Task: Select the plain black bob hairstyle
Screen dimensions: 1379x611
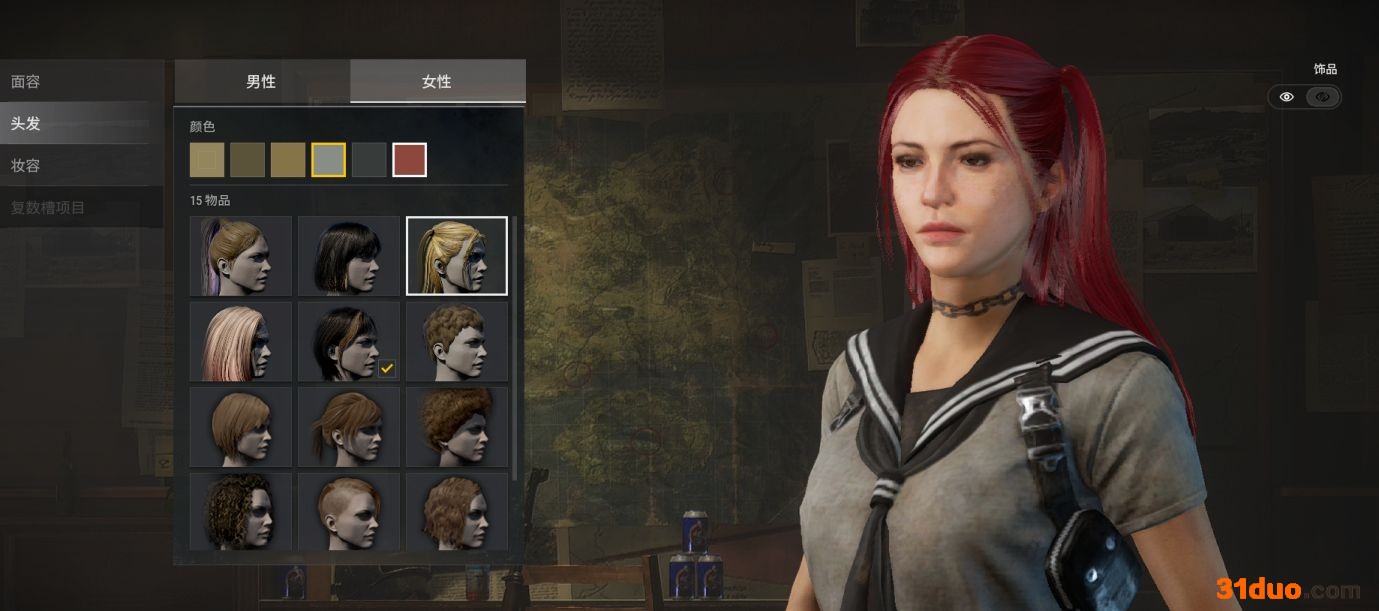Action: click(349, 256)
